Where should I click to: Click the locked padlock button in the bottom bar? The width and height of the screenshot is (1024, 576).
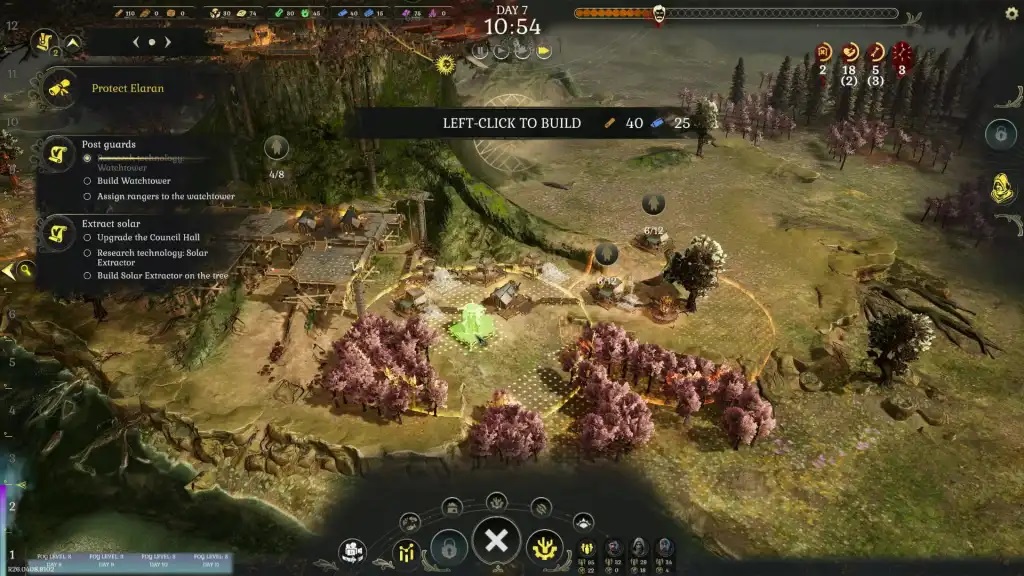click(x=449, y=547)
